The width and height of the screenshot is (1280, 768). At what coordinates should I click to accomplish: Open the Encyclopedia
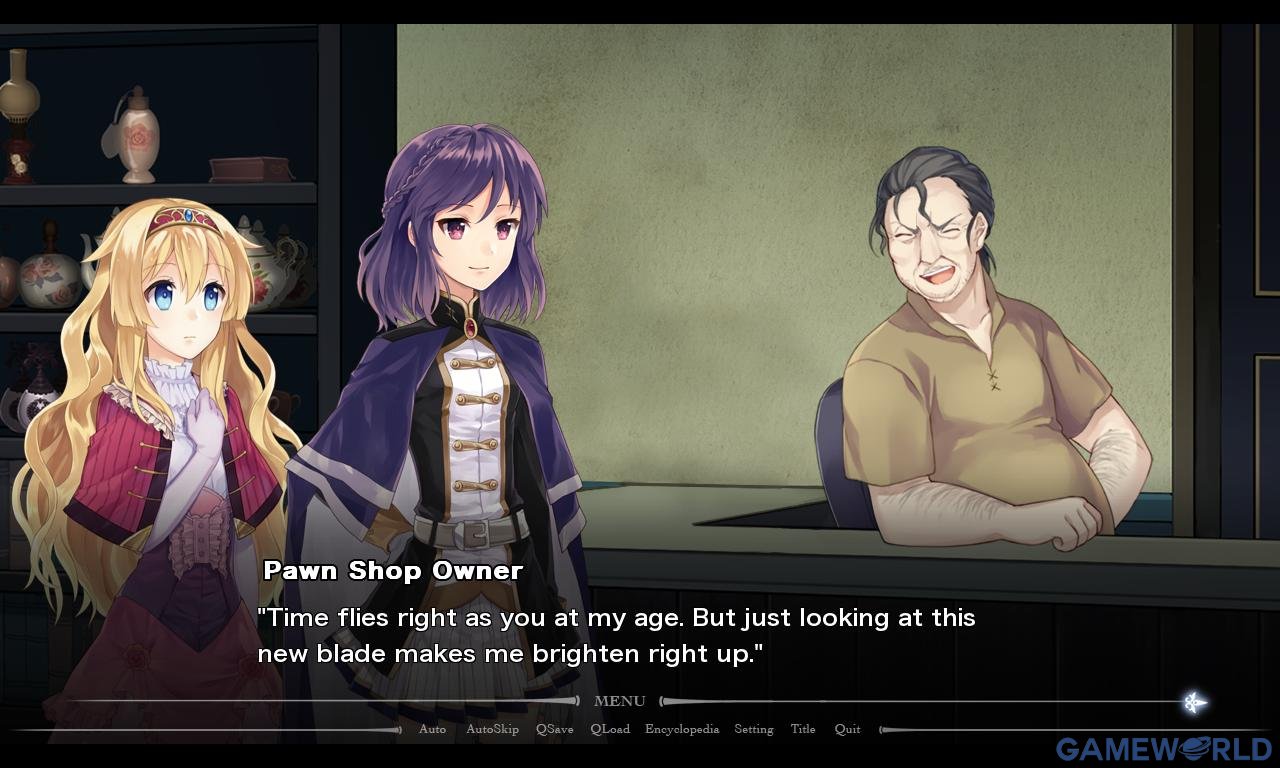click(x=682, y=729)
